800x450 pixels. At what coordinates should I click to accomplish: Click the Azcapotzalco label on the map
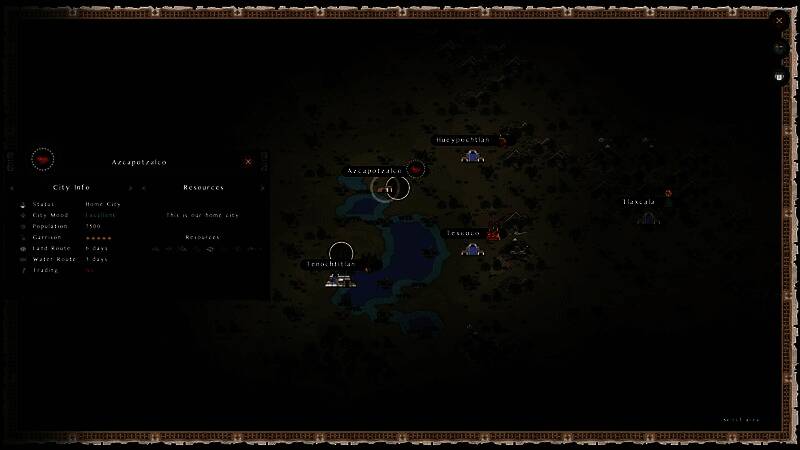coord(374,171)
